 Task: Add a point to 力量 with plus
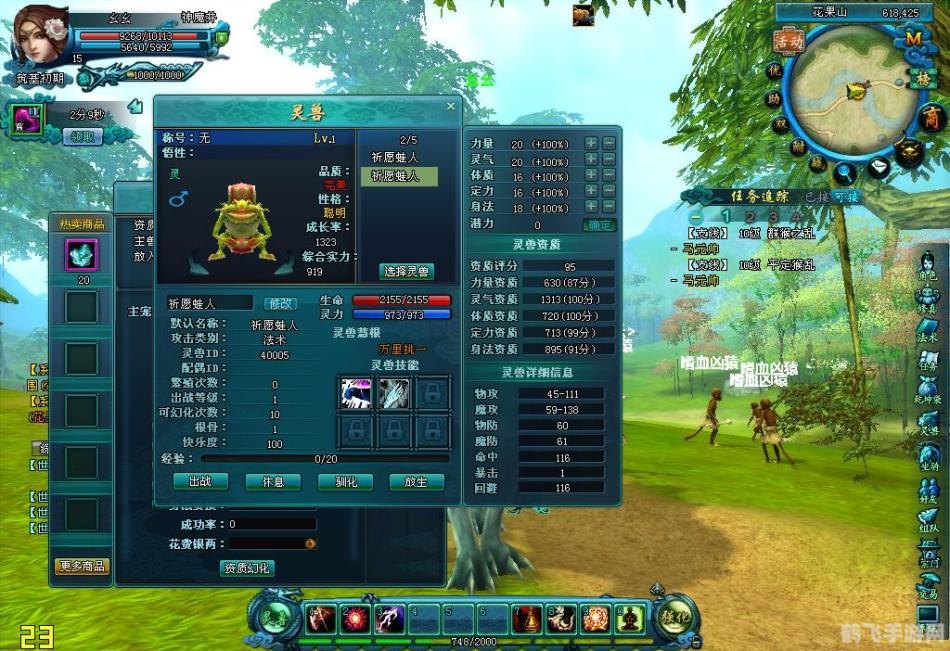(x=590, y=144)
